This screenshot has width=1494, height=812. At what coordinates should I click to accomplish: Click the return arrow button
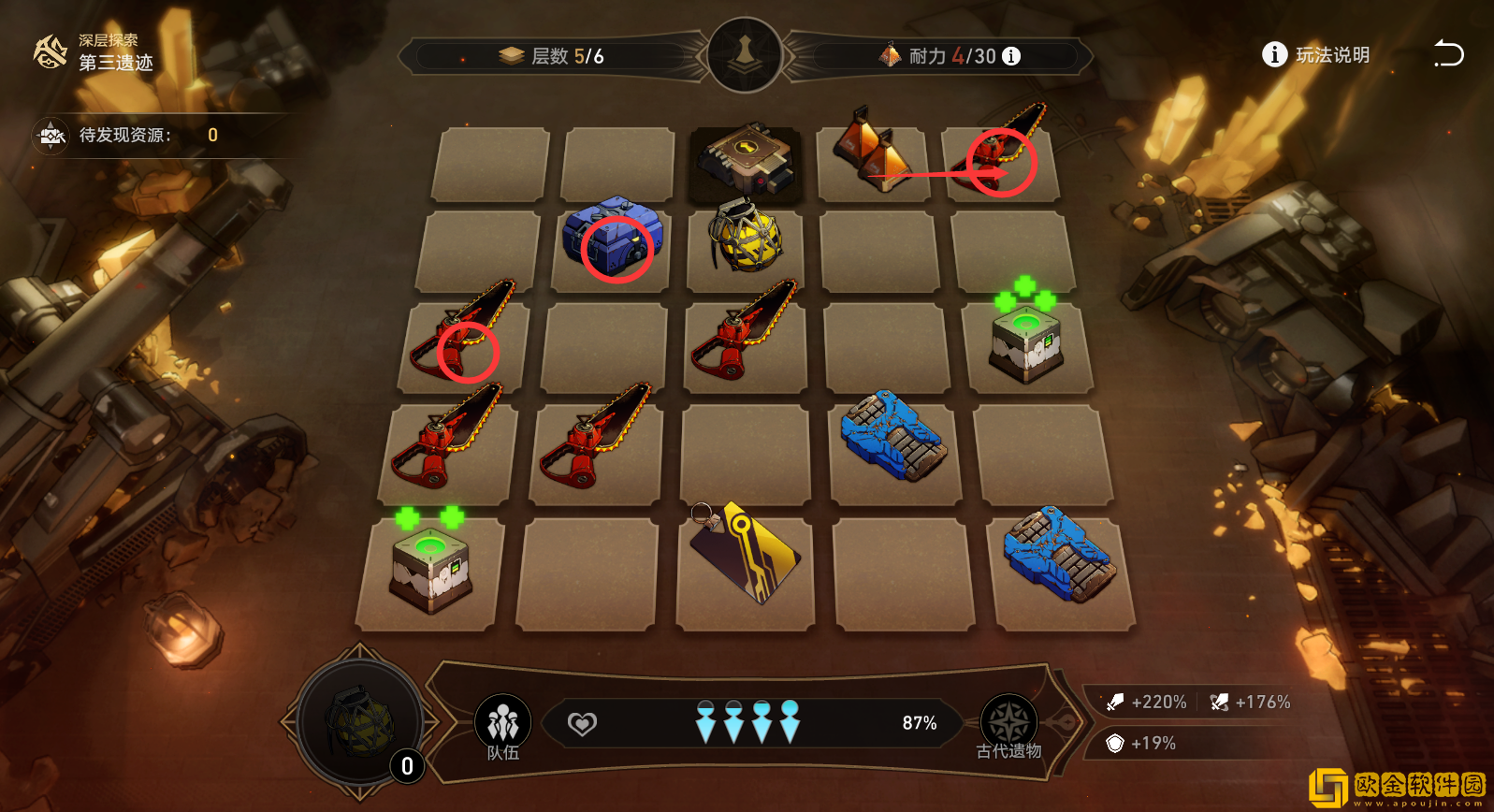point(1448,54)
